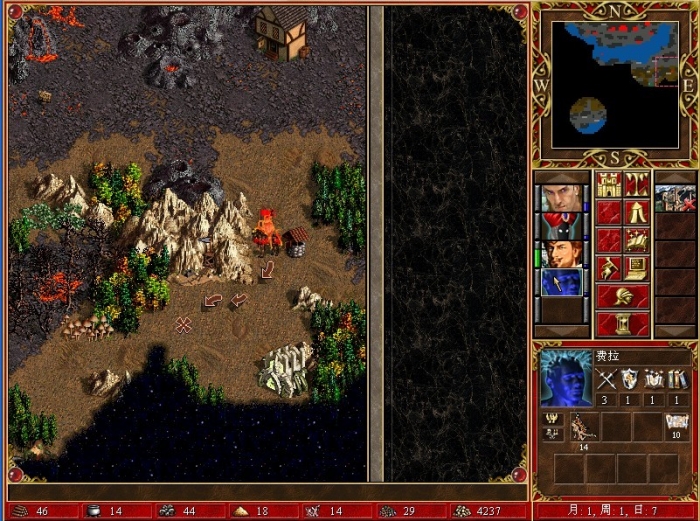The height and width of the screenshot is (521, 700).
Task: Open system options computer icon
Action: coord(636,269)
